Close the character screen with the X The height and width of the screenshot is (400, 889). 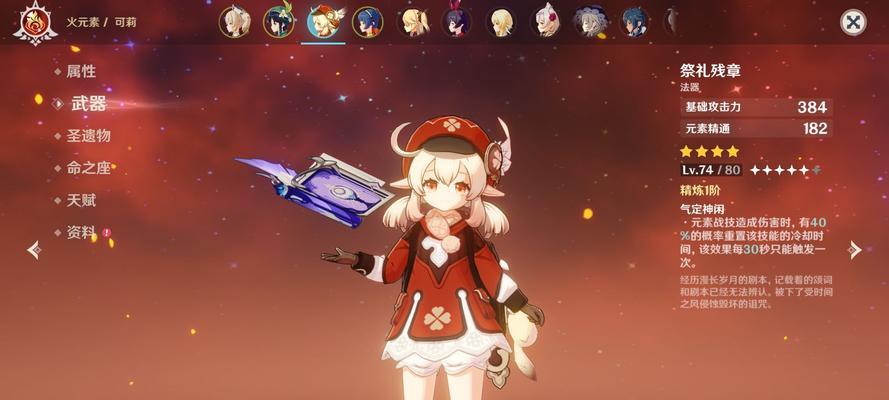point(852,22)
